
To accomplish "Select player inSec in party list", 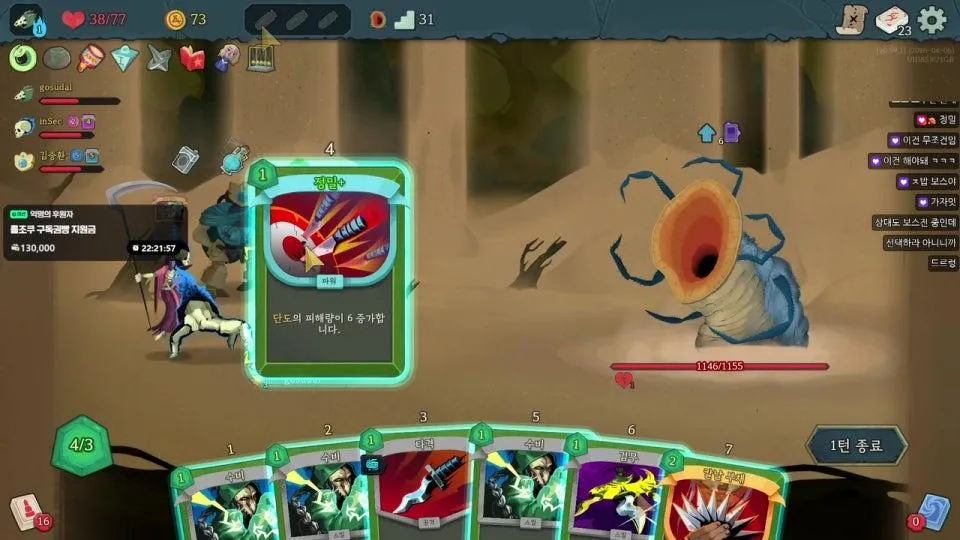I will (x=52, y=123).
